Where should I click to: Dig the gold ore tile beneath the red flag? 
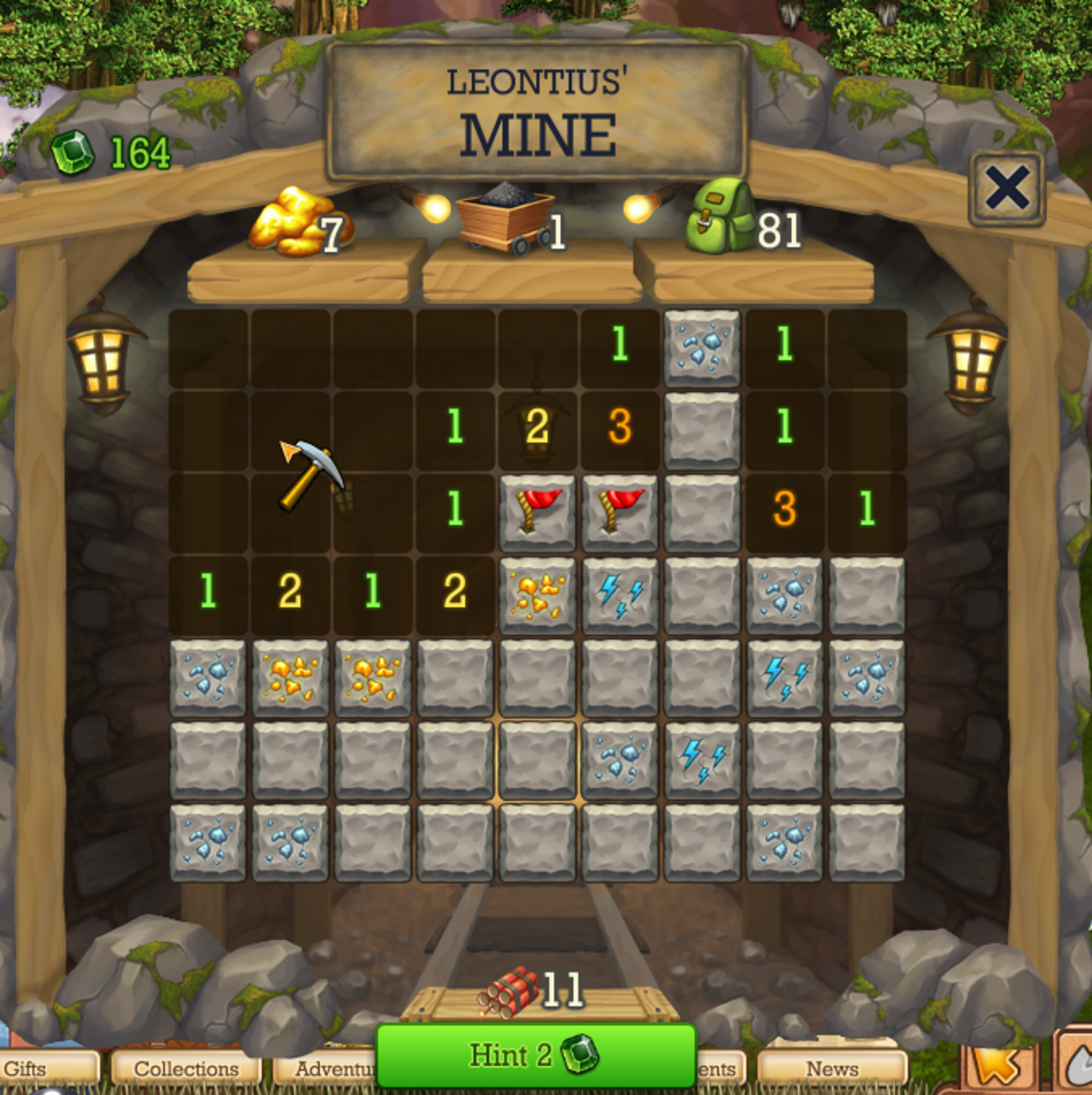click(537, 595)
